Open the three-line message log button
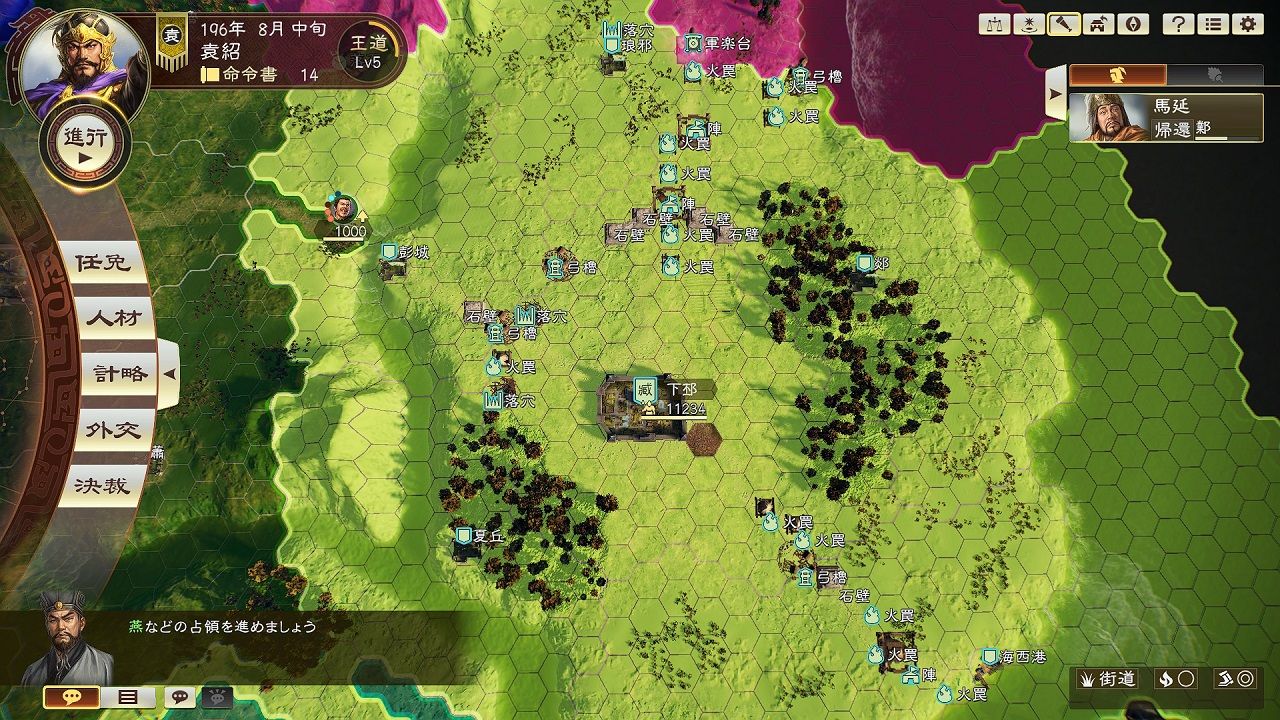The height and width of the screenshot is (720, 1280). tap(128, 697)
